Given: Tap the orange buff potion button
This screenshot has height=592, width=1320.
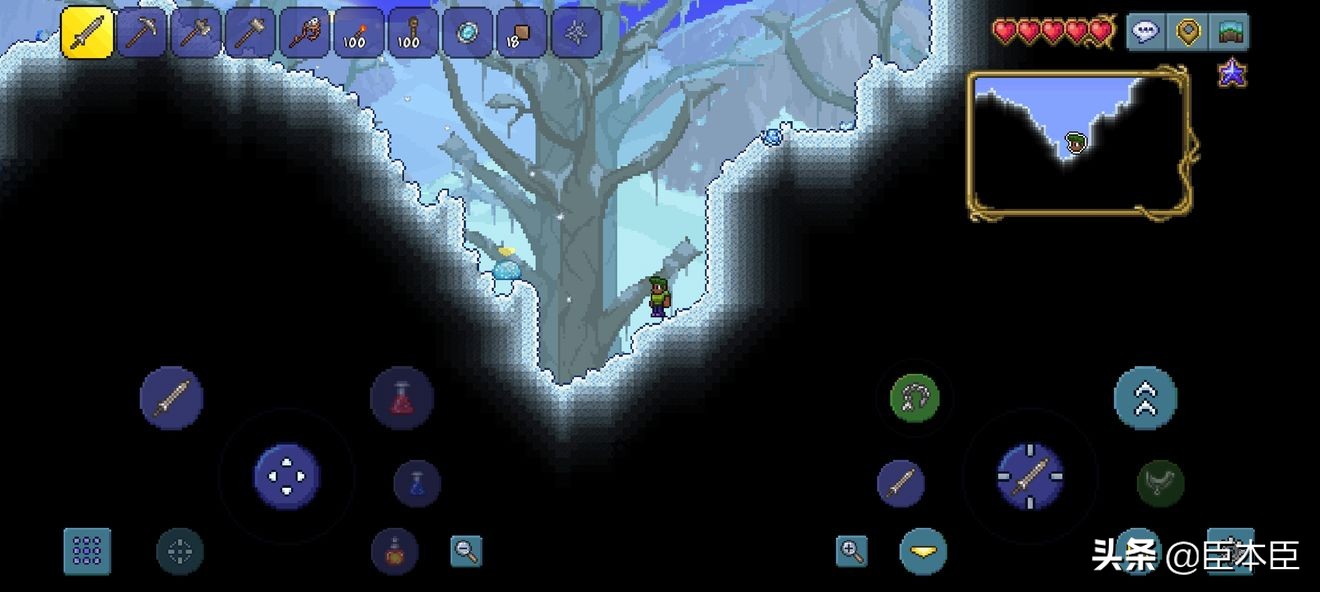Looking at the screenshot, I should [x=394, y=551].
